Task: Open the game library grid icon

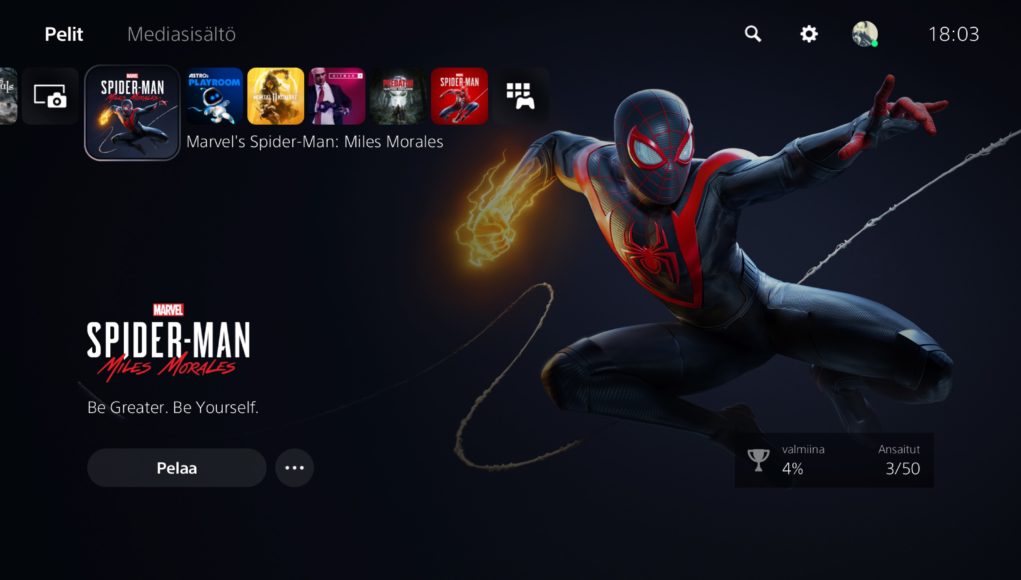Action: pyautogui.click(x=520, y=96)
